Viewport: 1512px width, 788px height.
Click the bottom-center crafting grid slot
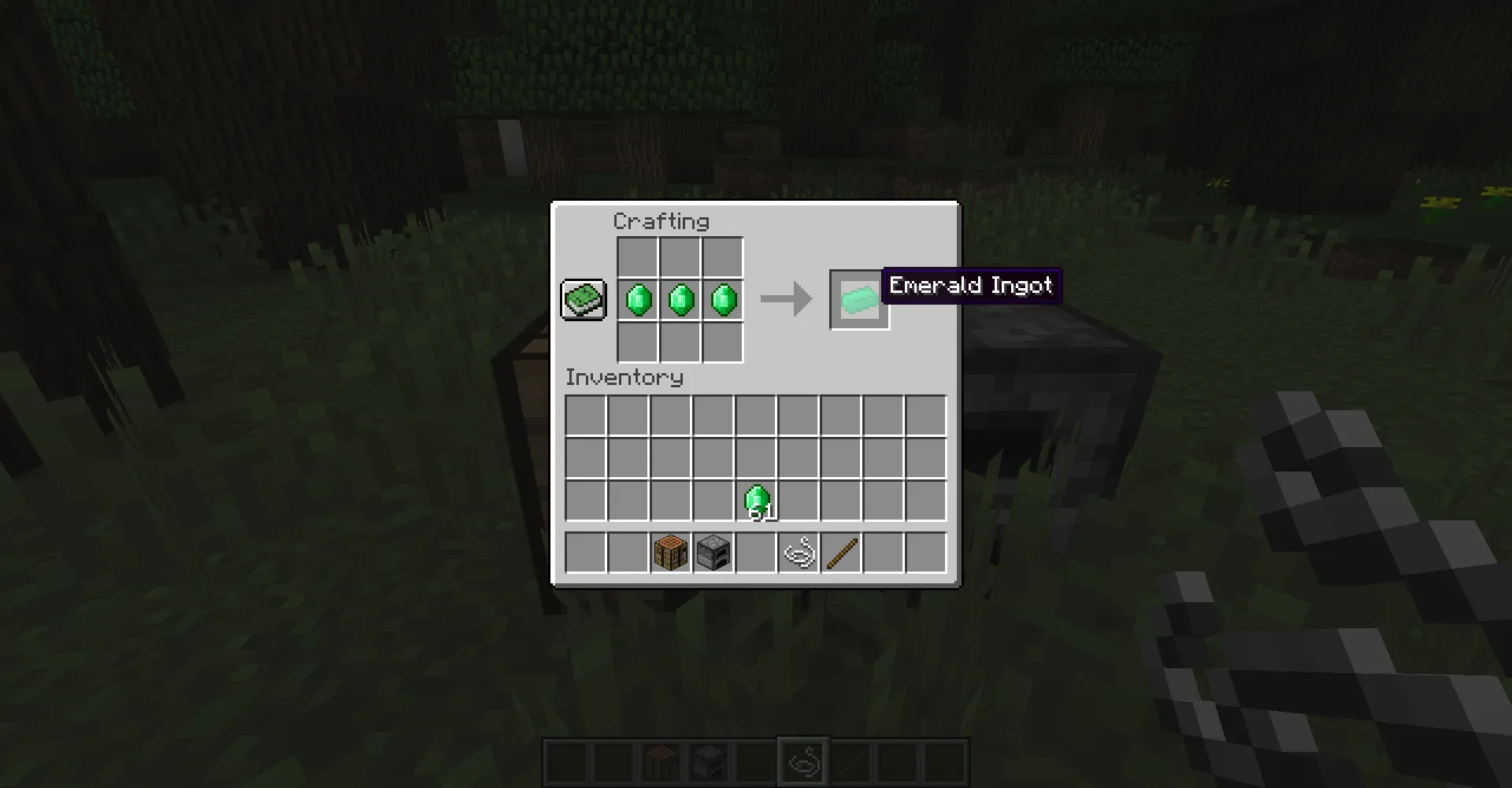[x=680, y=342]
